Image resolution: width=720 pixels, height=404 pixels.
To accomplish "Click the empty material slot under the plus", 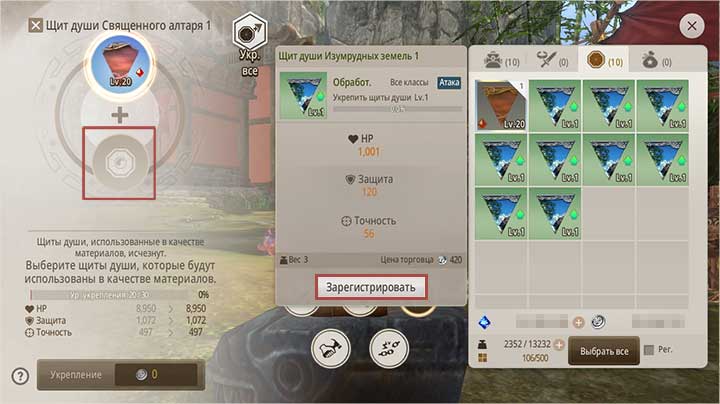I will pos(120,161).
